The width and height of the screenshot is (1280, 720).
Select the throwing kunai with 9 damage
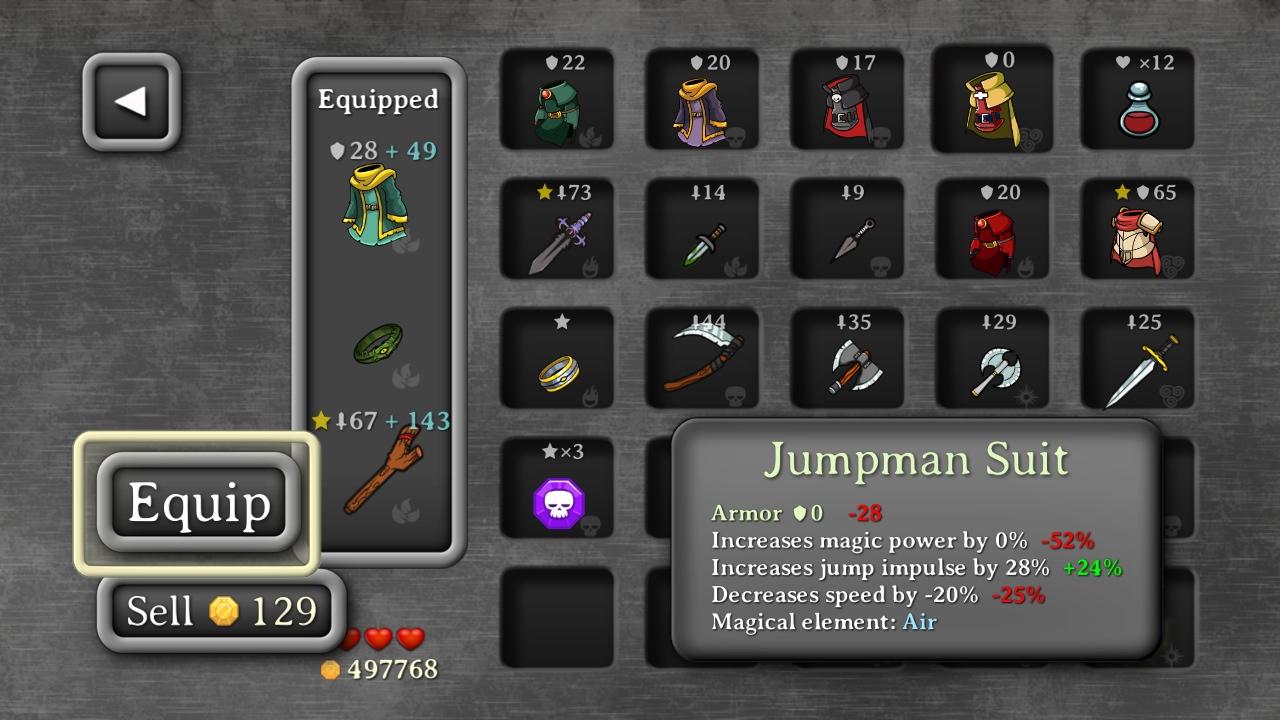[x=847, y=230]
